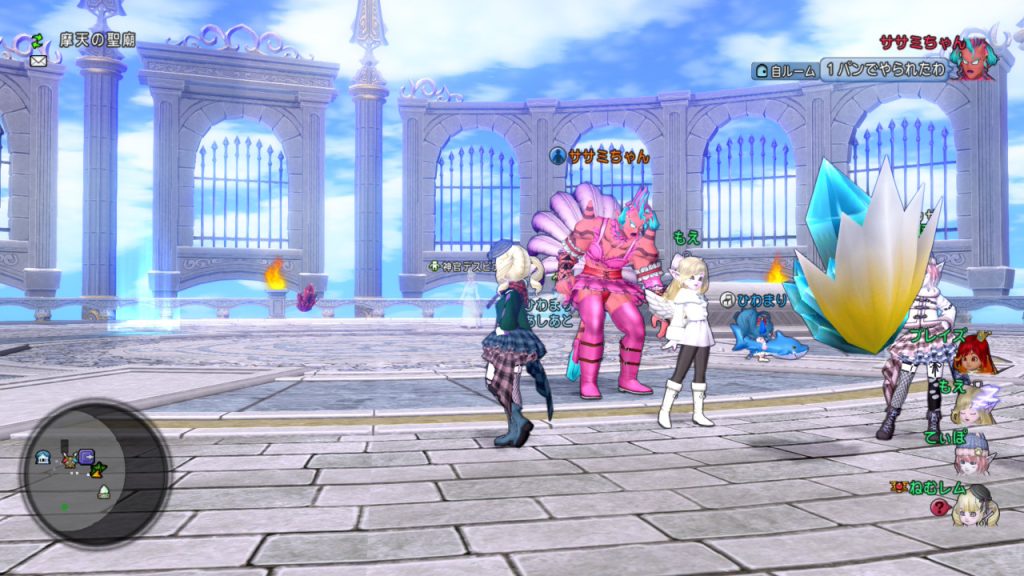Click the blue house marker on minimap
Screen dimensions: 1024x576
point(43,457)
